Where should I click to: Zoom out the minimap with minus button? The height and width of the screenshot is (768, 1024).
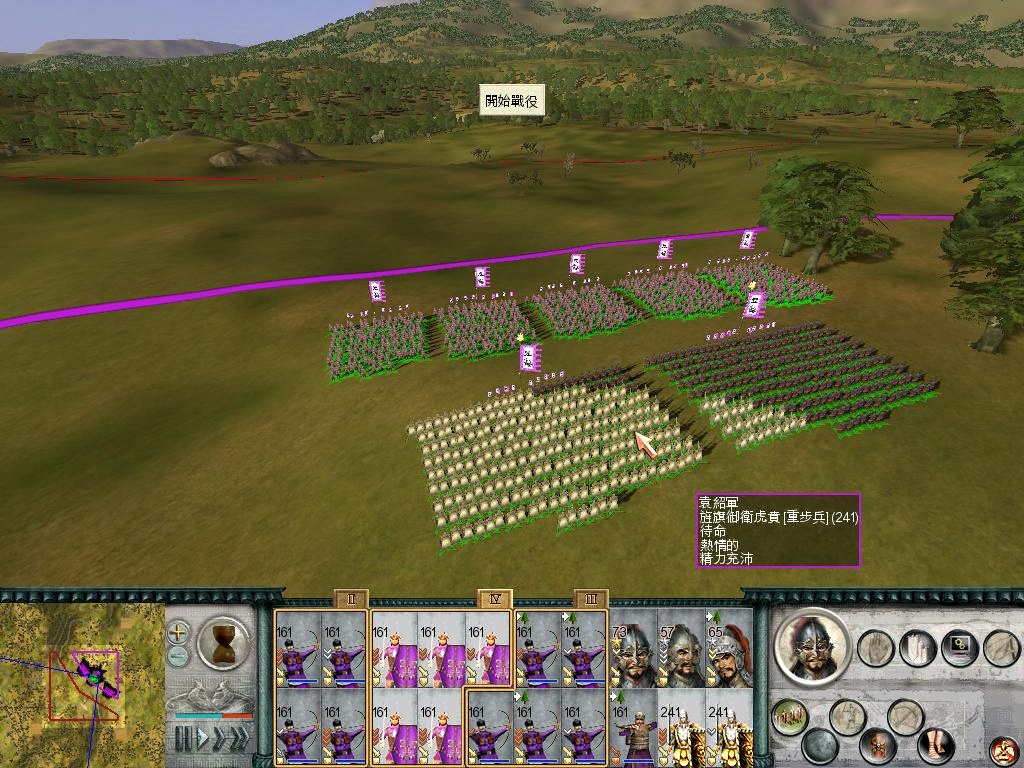[178, 656]
